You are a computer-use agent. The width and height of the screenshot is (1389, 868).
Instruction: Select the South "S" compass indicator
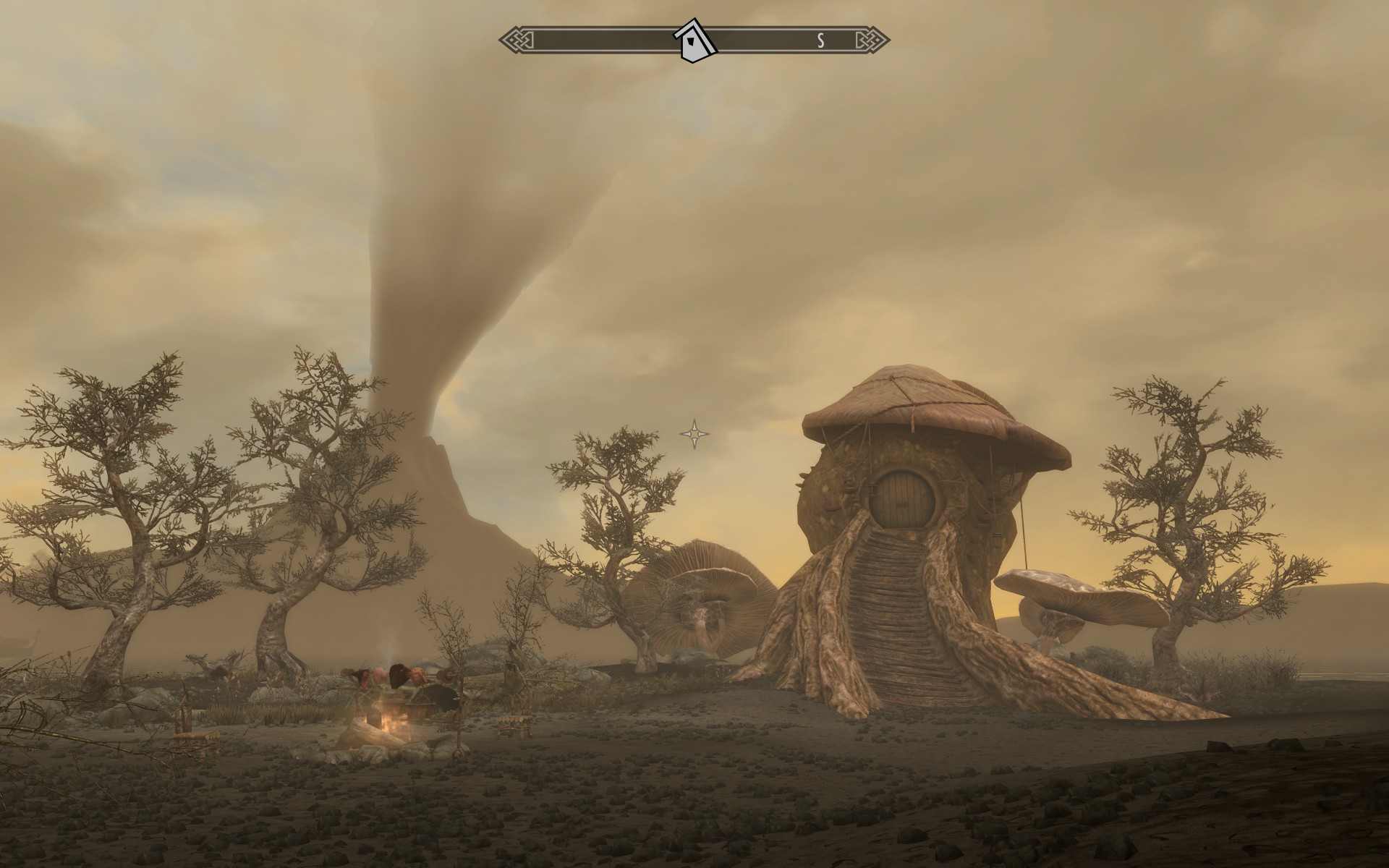(x=821, y=41)
